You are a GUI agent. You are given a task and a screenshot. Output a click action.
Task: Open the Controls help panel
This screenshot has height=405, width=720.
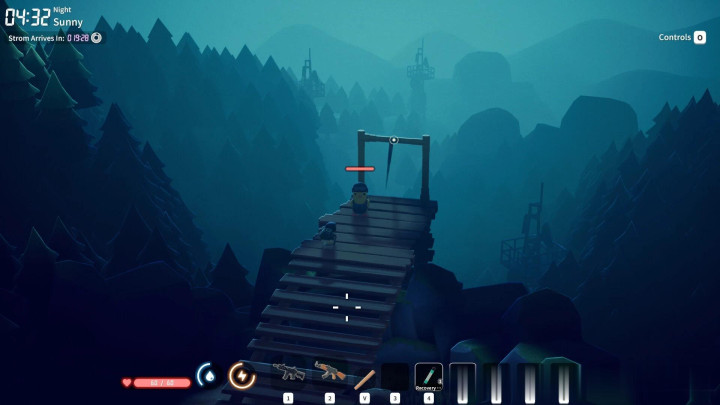[682, 37]
